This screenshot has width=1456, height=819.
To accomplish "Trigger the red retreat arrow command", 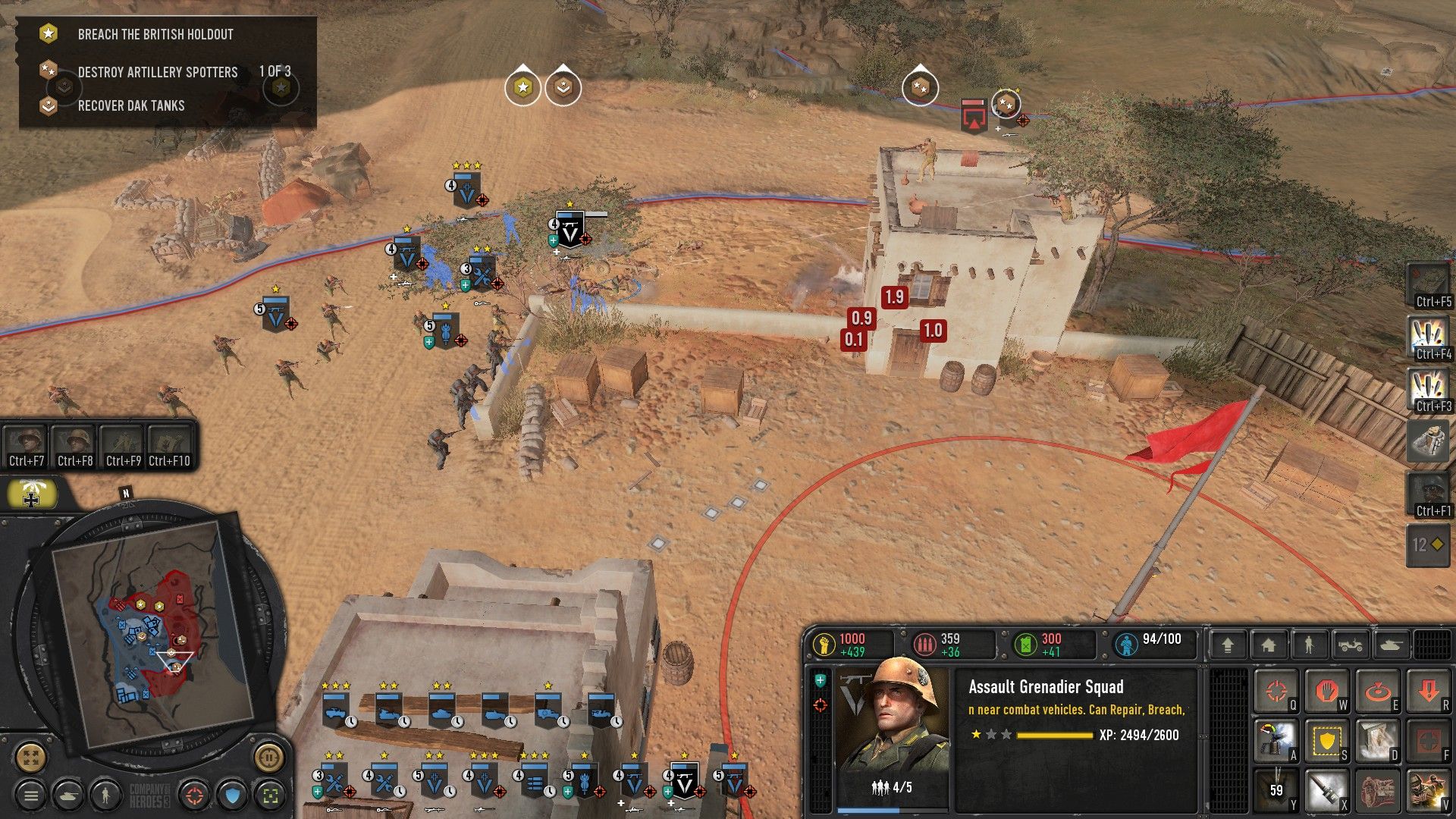I will (1428, 691).
